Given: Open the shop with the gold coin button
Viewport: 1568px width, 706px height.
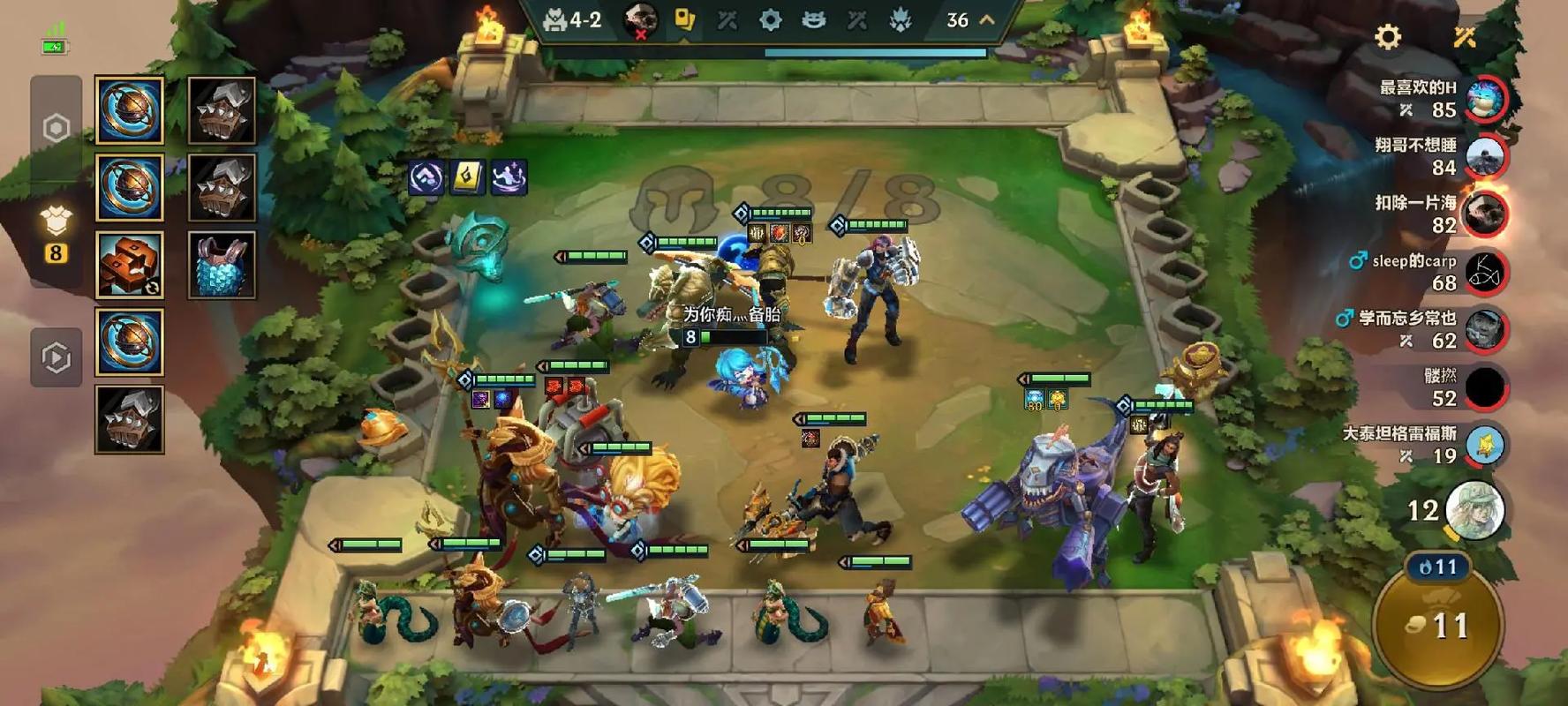Looking at the screenshot, I should tap(1438, 625).
